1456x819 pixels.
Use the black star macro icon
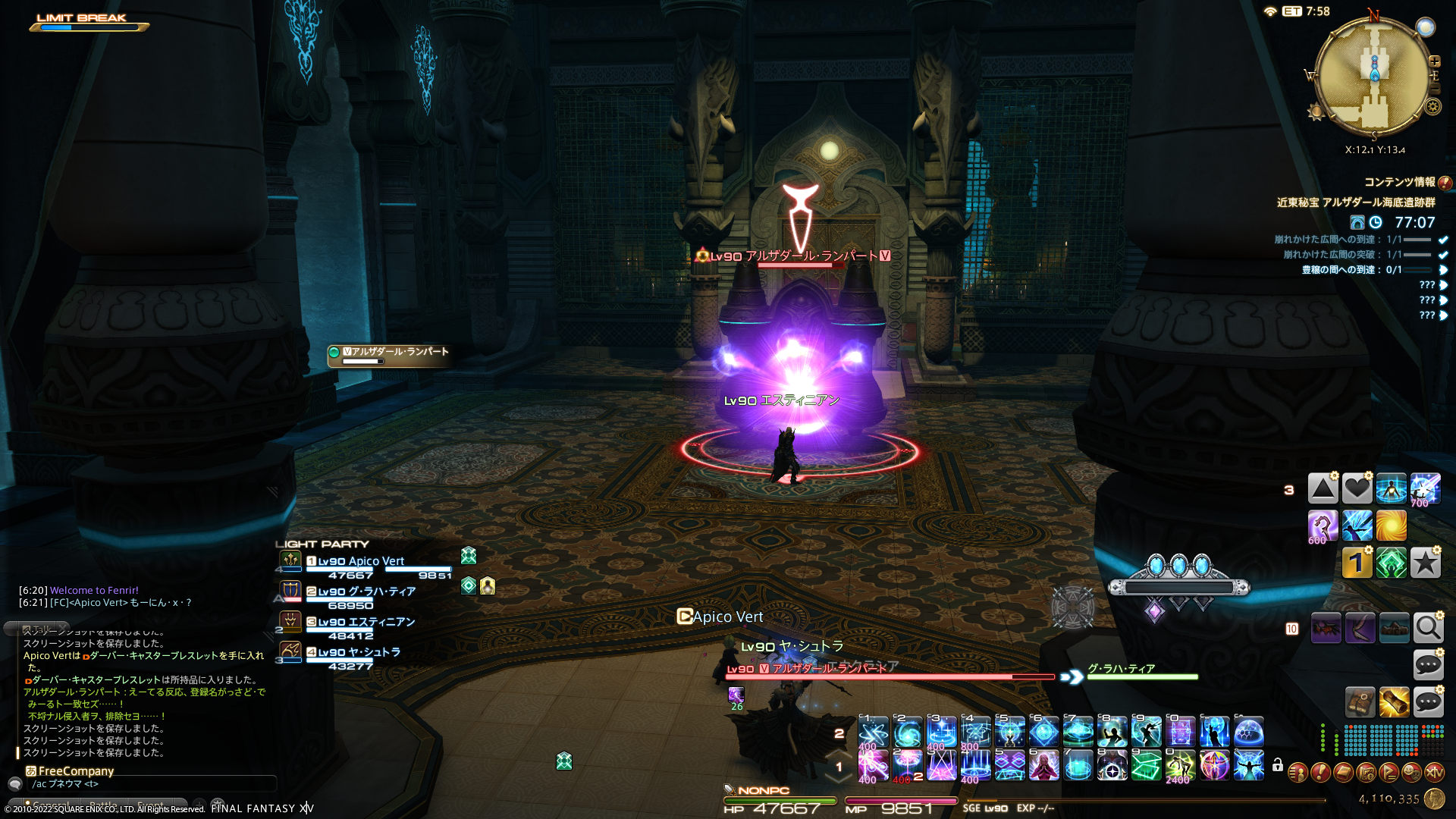(x=1425, y=563)
